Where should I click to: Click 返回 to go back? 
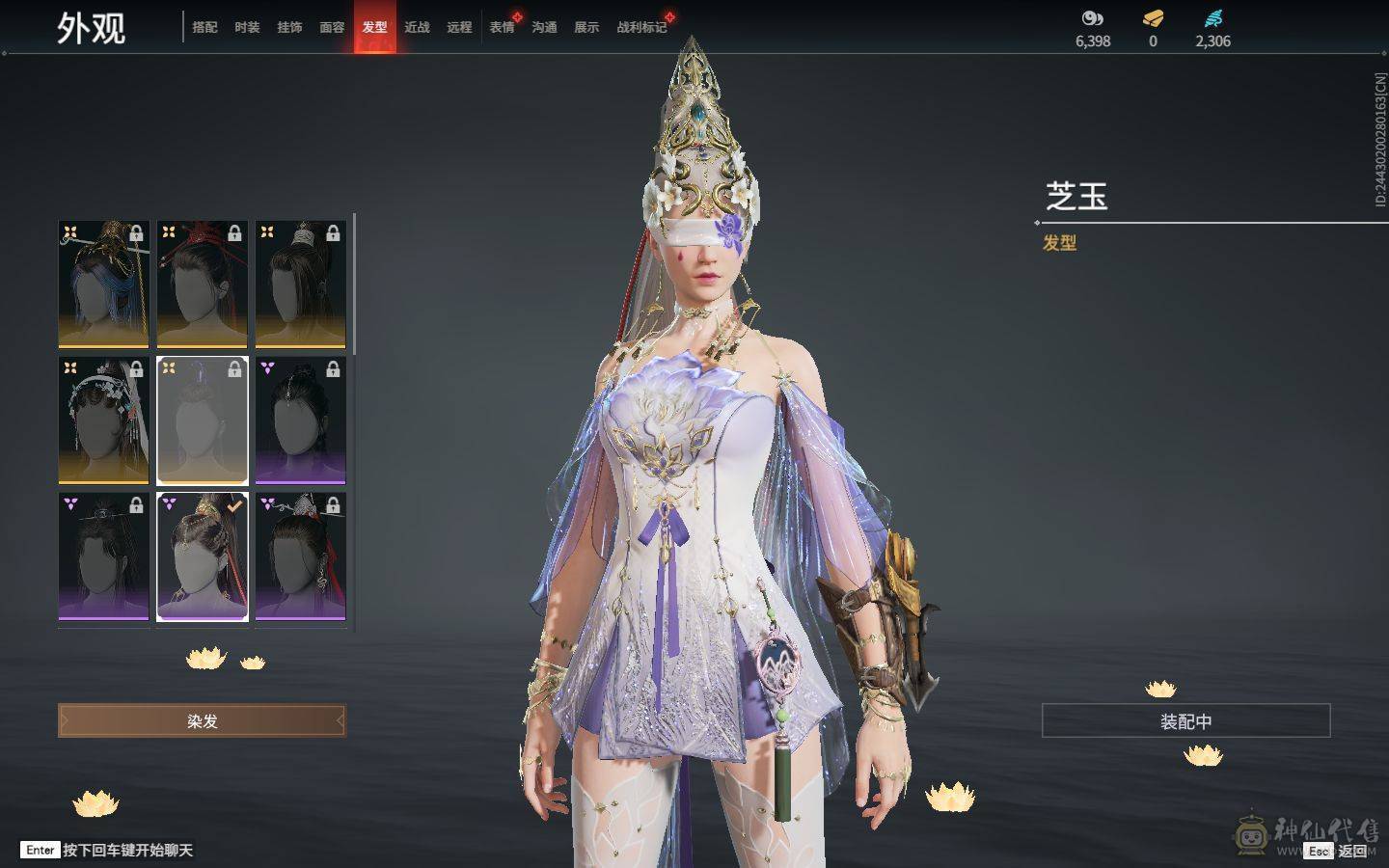pyautogui.click(x=1351, y=851)
